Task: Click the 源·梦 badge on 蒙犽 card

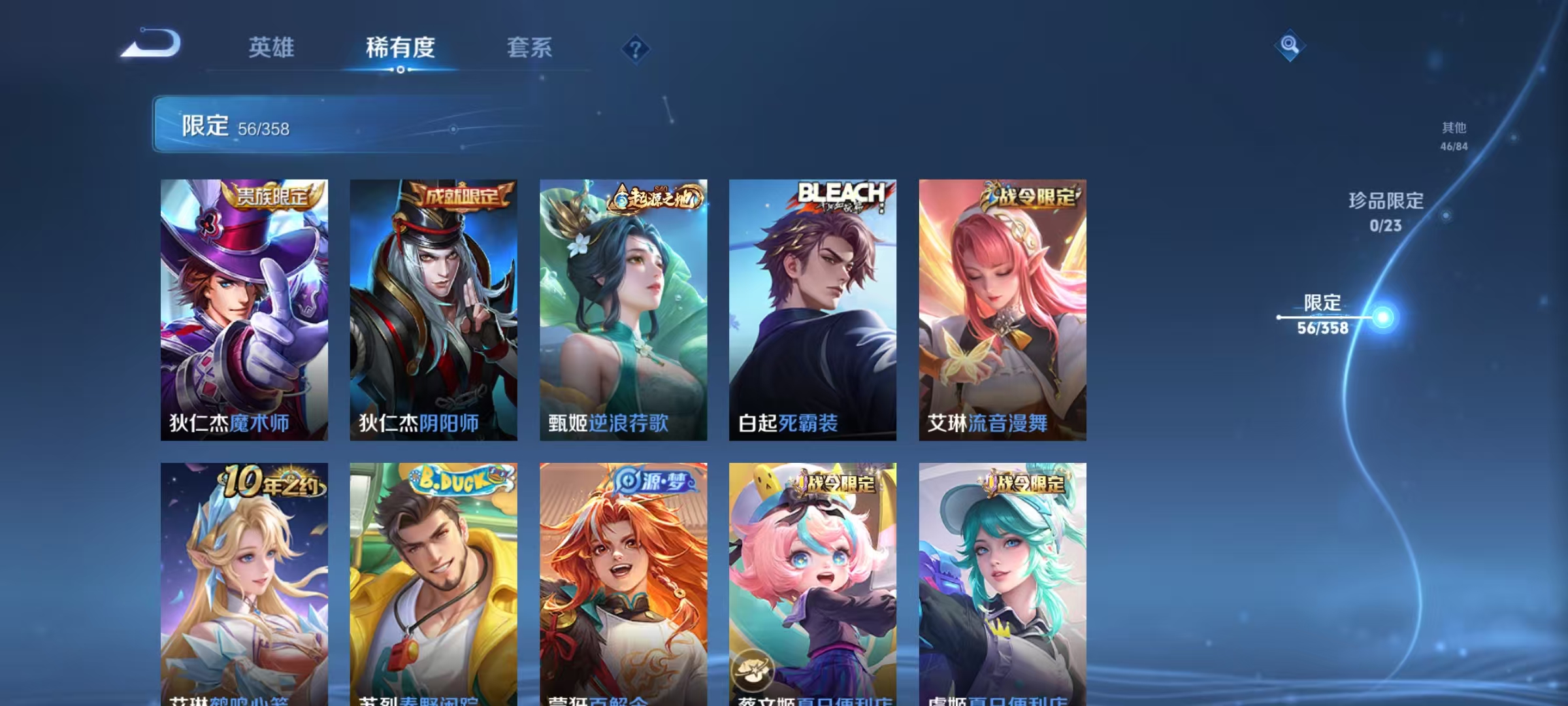Action: click(653, 480)
